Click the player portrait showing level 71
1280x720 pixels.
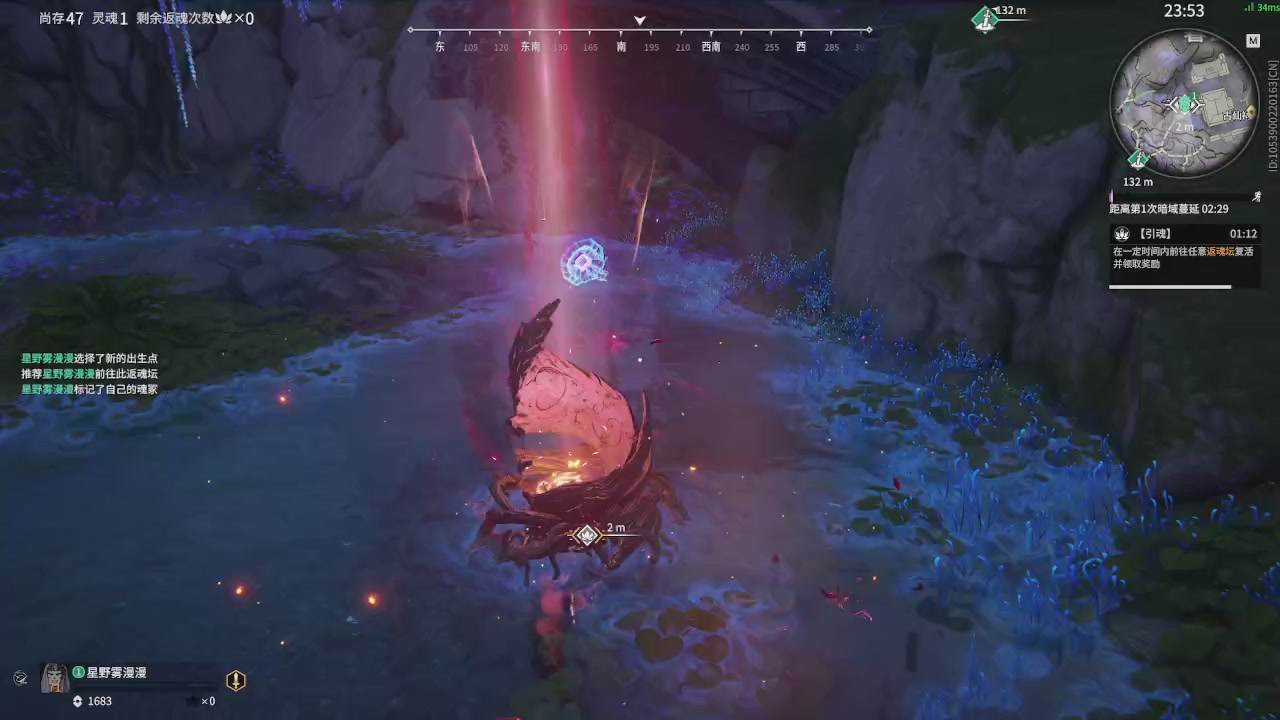54,678
